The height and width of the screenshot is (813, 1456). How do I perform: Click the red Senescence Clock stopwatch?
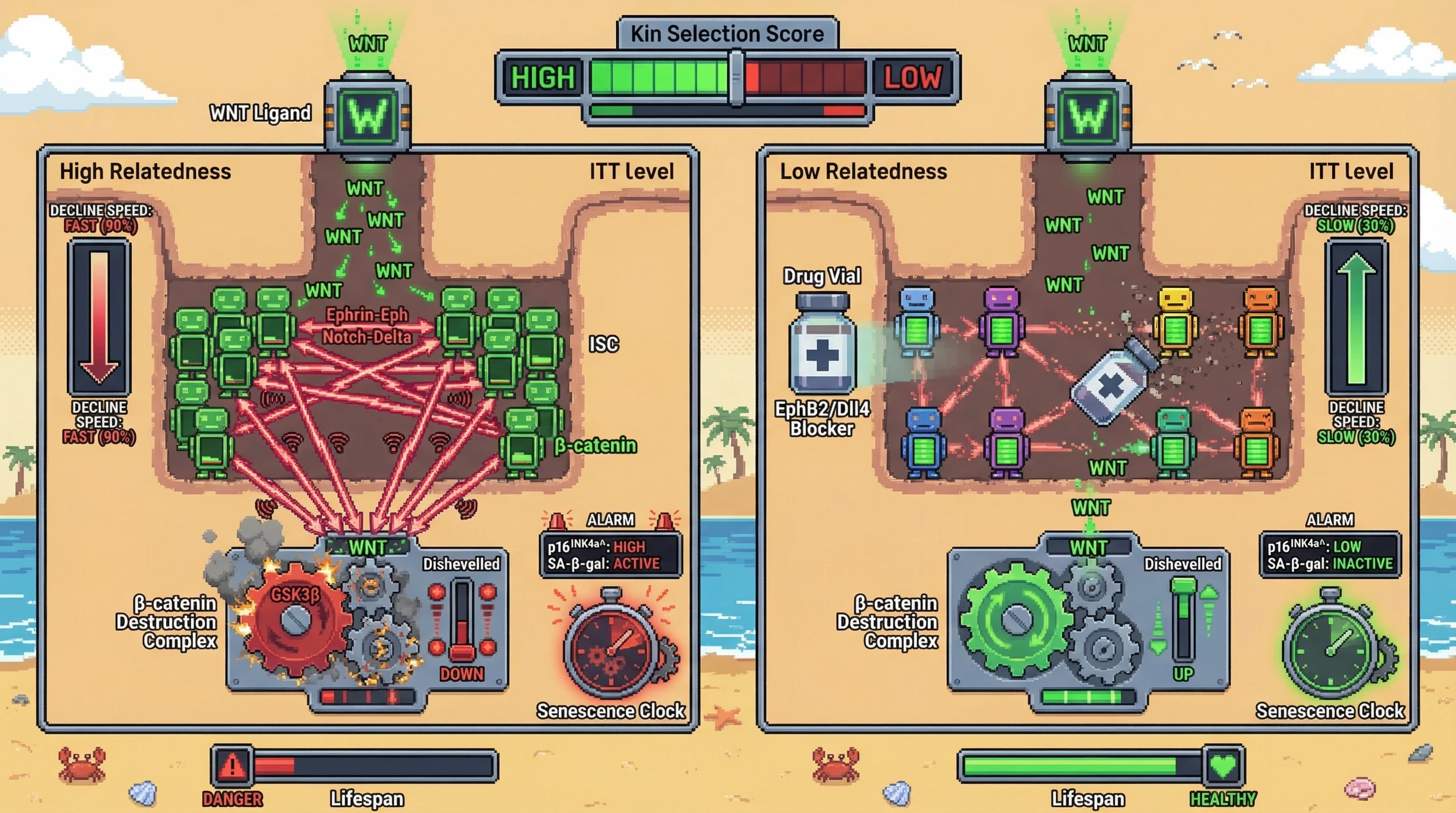coord(612,645)
